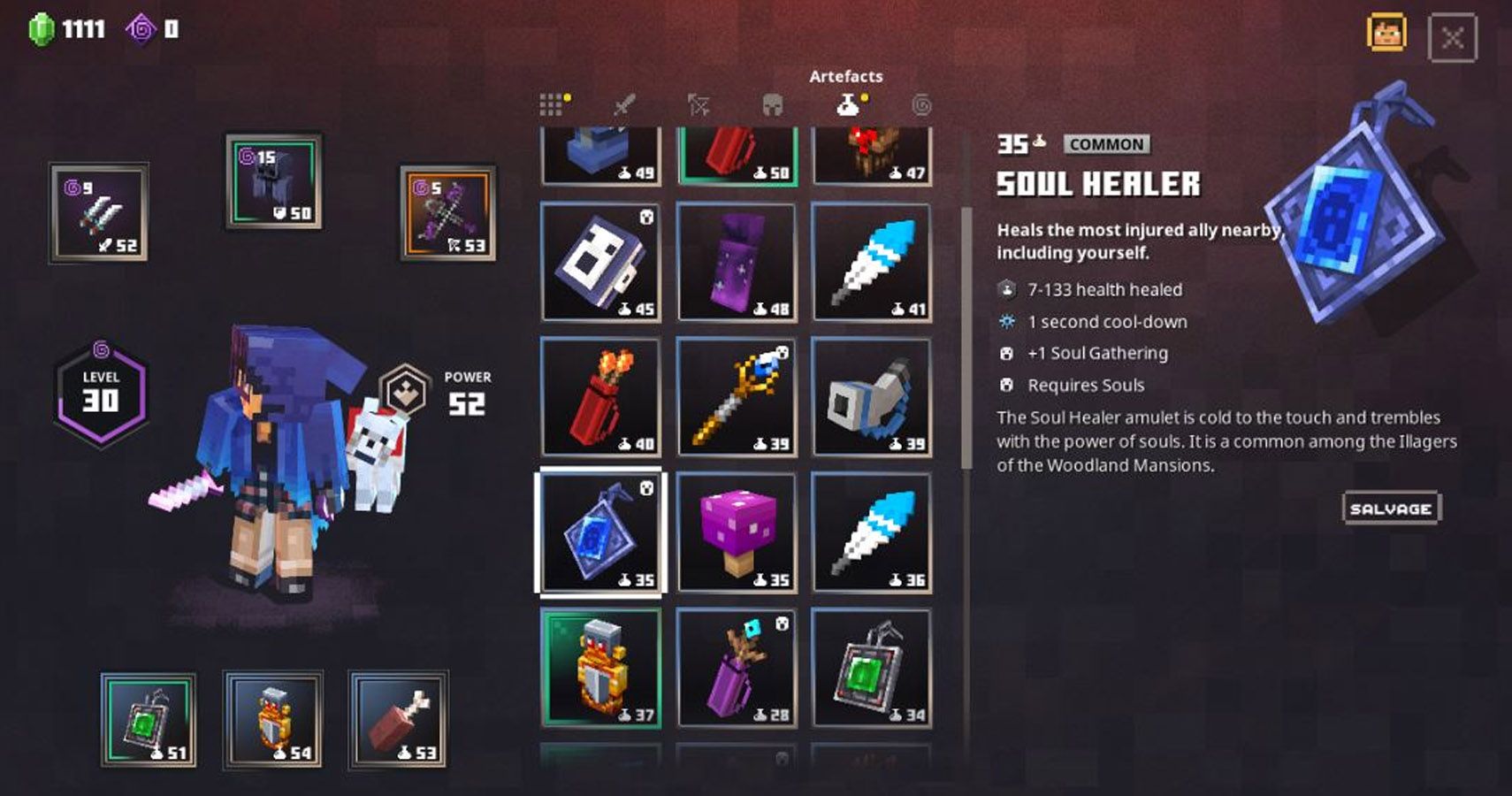Choose the Soul Healer amulet inventory slot
Image resolution: width=1512 pixels, height=796 pixels.
(601, 532)
